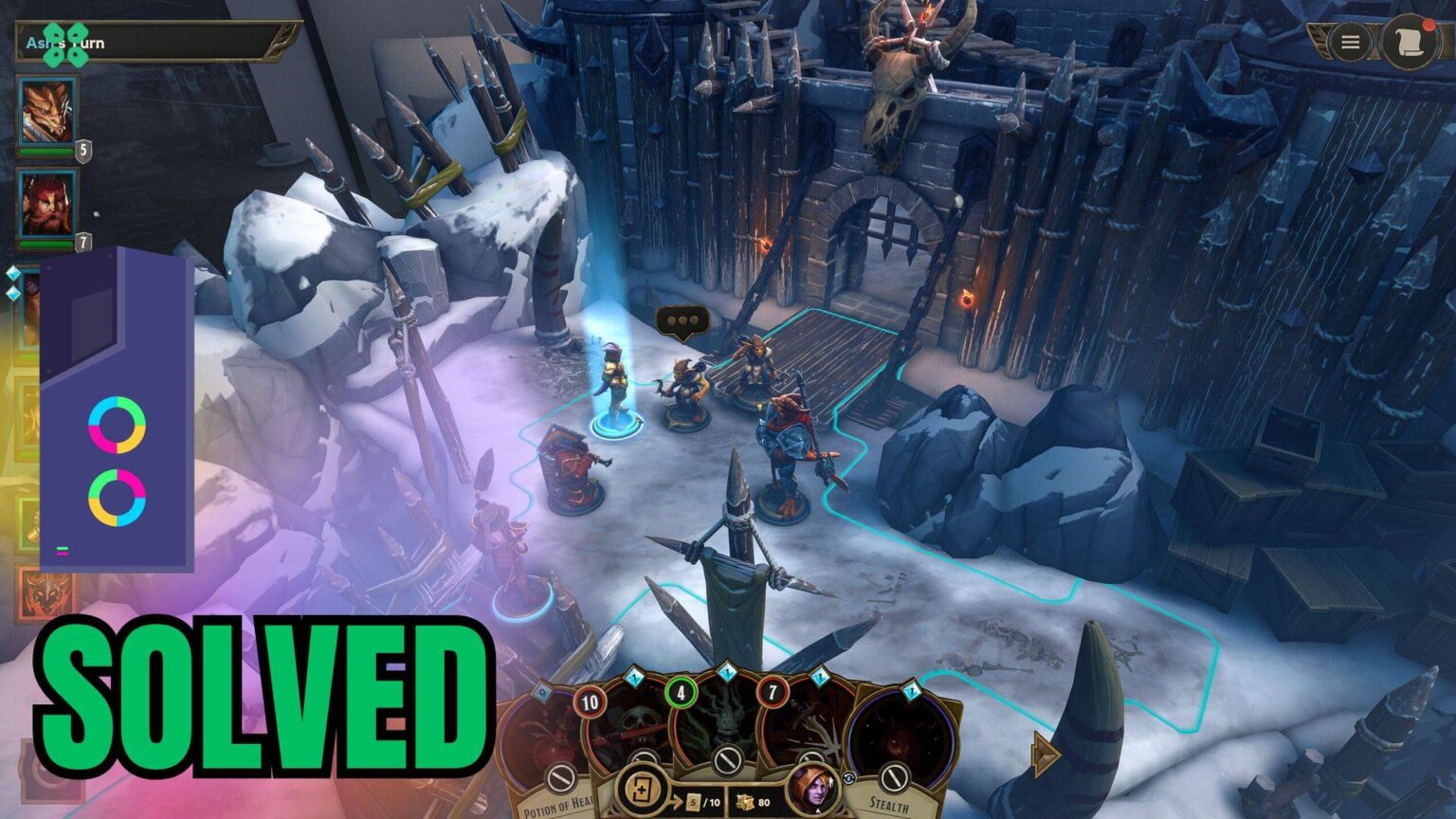Toggle the prohibition symbol on Potion of Healing
Screen dimensions: 1456x819
pos(559,774)
